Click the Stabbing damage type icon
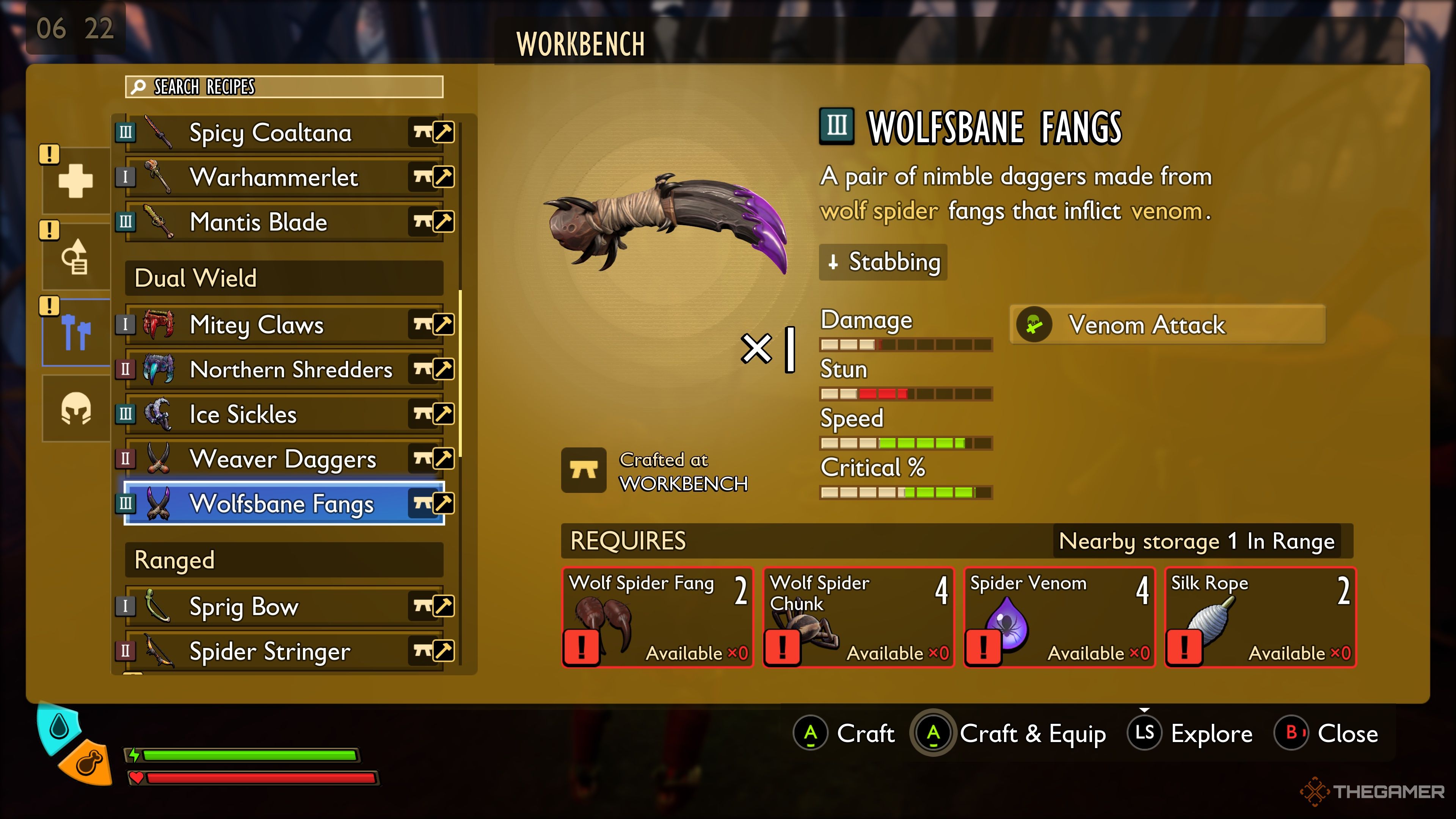This screenshot has height=819, width=1456. pos(834,262)
